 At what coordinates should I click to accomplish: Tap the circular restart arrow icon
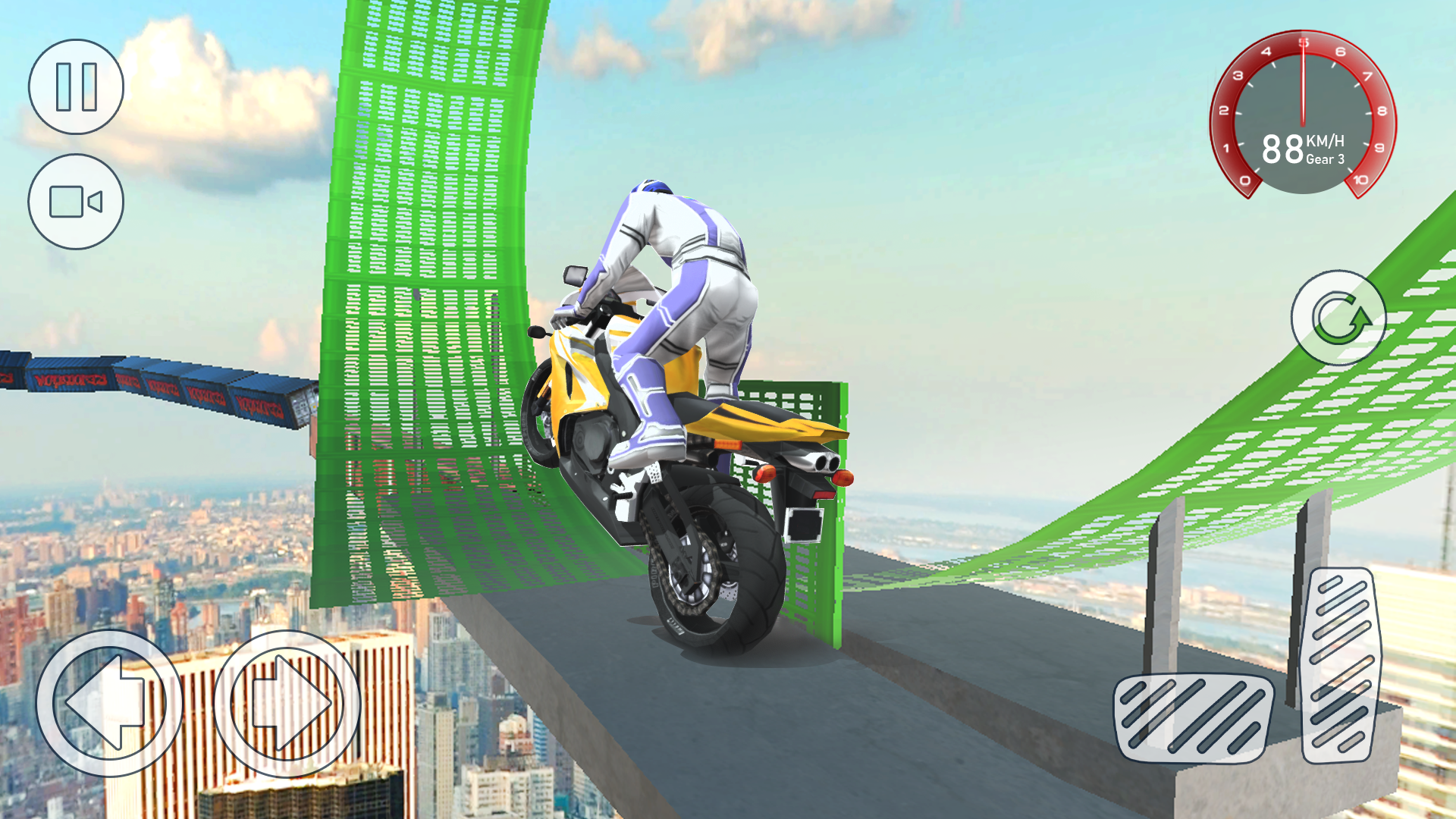1338,318
